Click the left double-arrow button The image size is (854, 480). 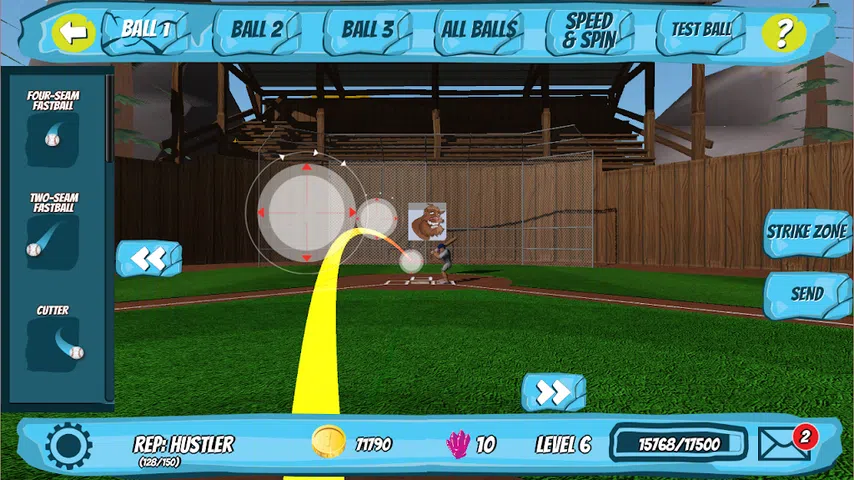pos(148,259)
